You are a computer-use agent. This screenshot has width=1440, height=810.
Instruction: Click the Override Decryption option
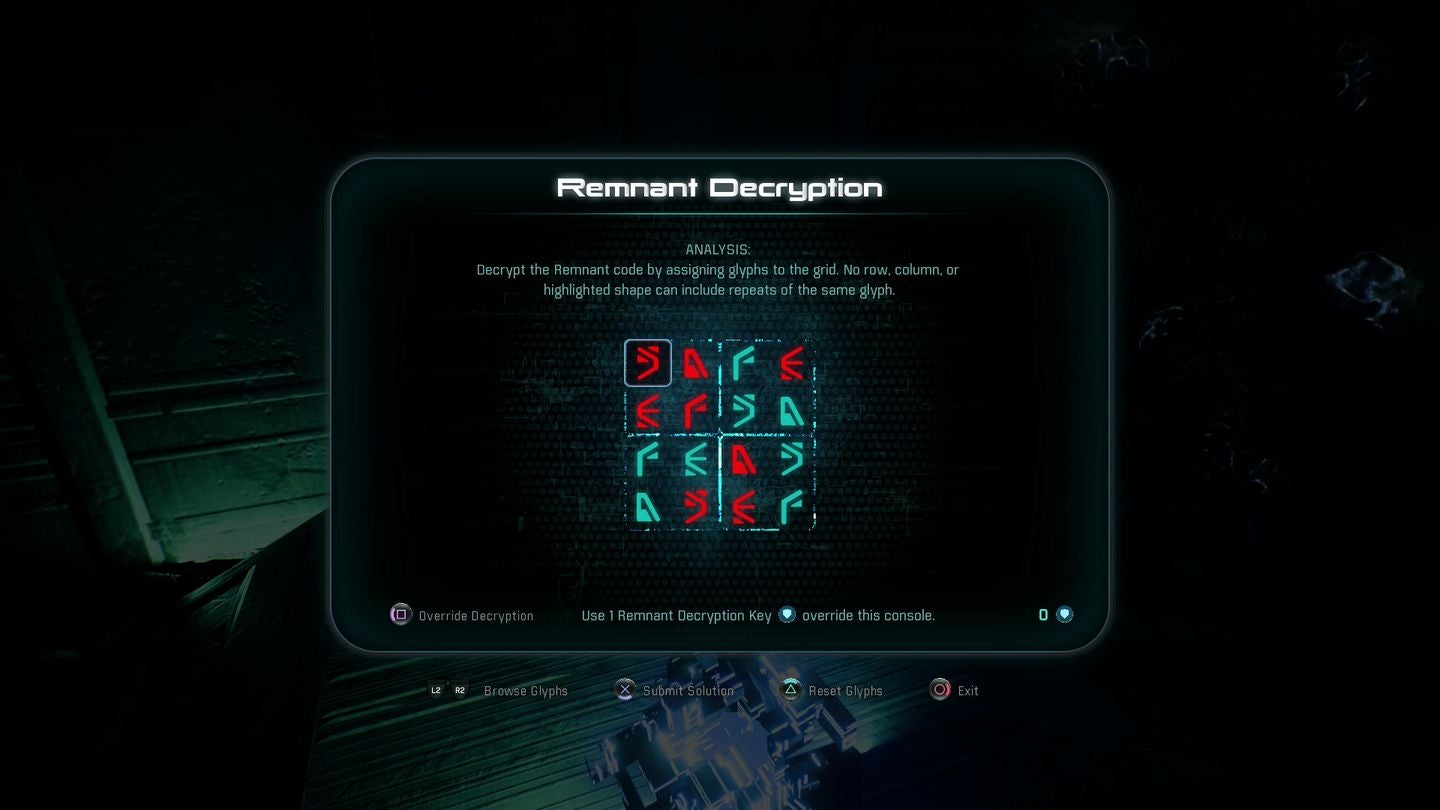pos(474,615)
